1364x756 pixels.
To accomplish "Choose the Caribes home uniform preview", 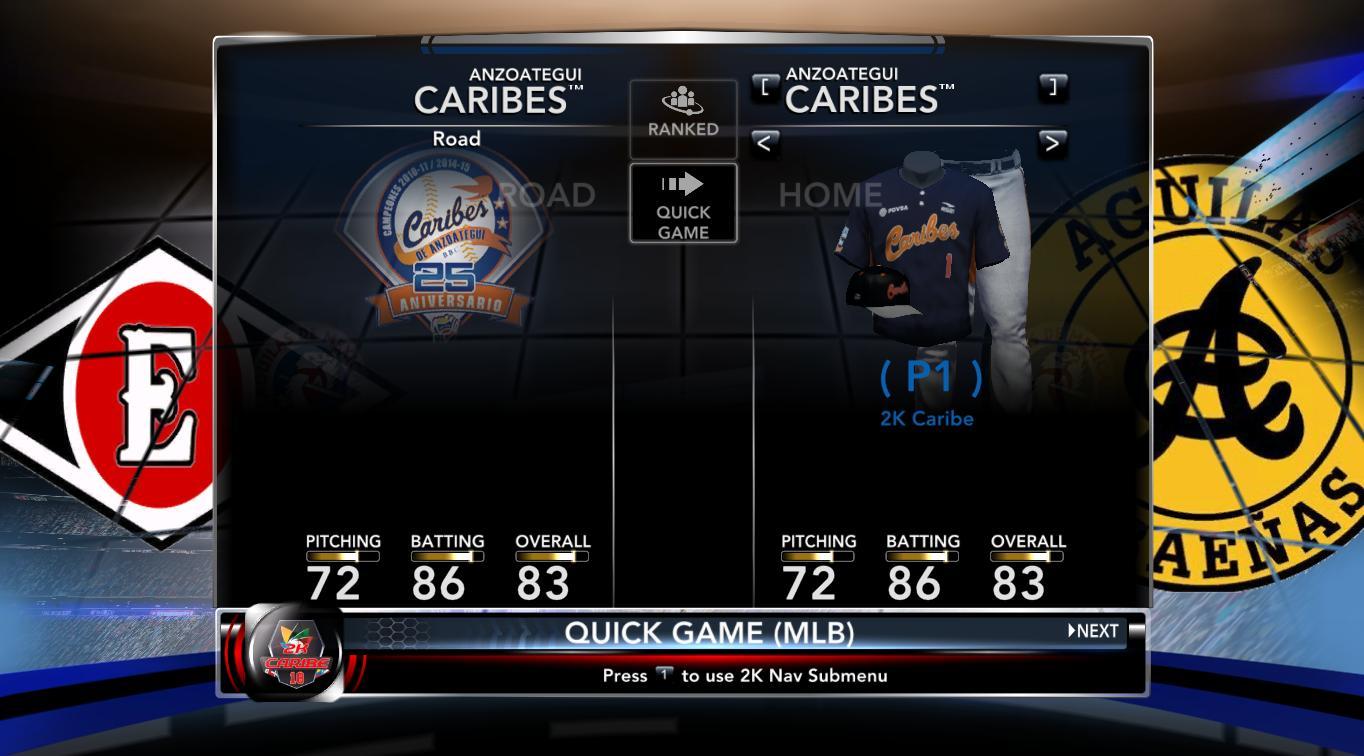I will 930,250.
